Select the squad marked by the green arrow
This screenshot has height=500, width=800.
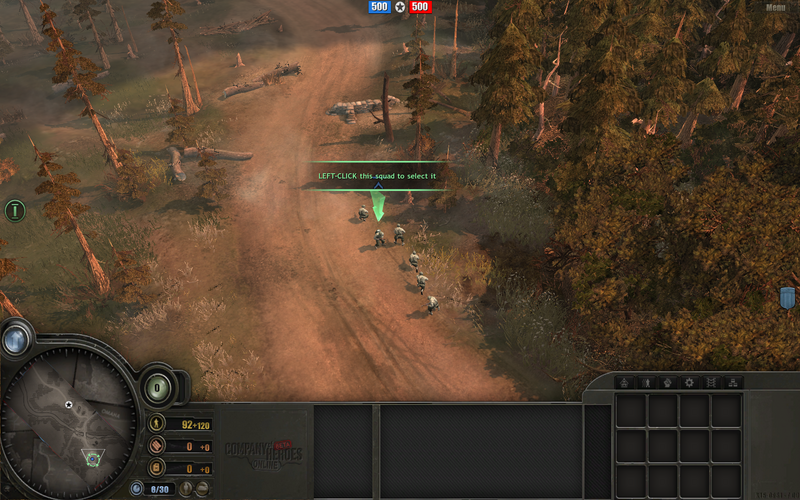[x=379, y=235]
